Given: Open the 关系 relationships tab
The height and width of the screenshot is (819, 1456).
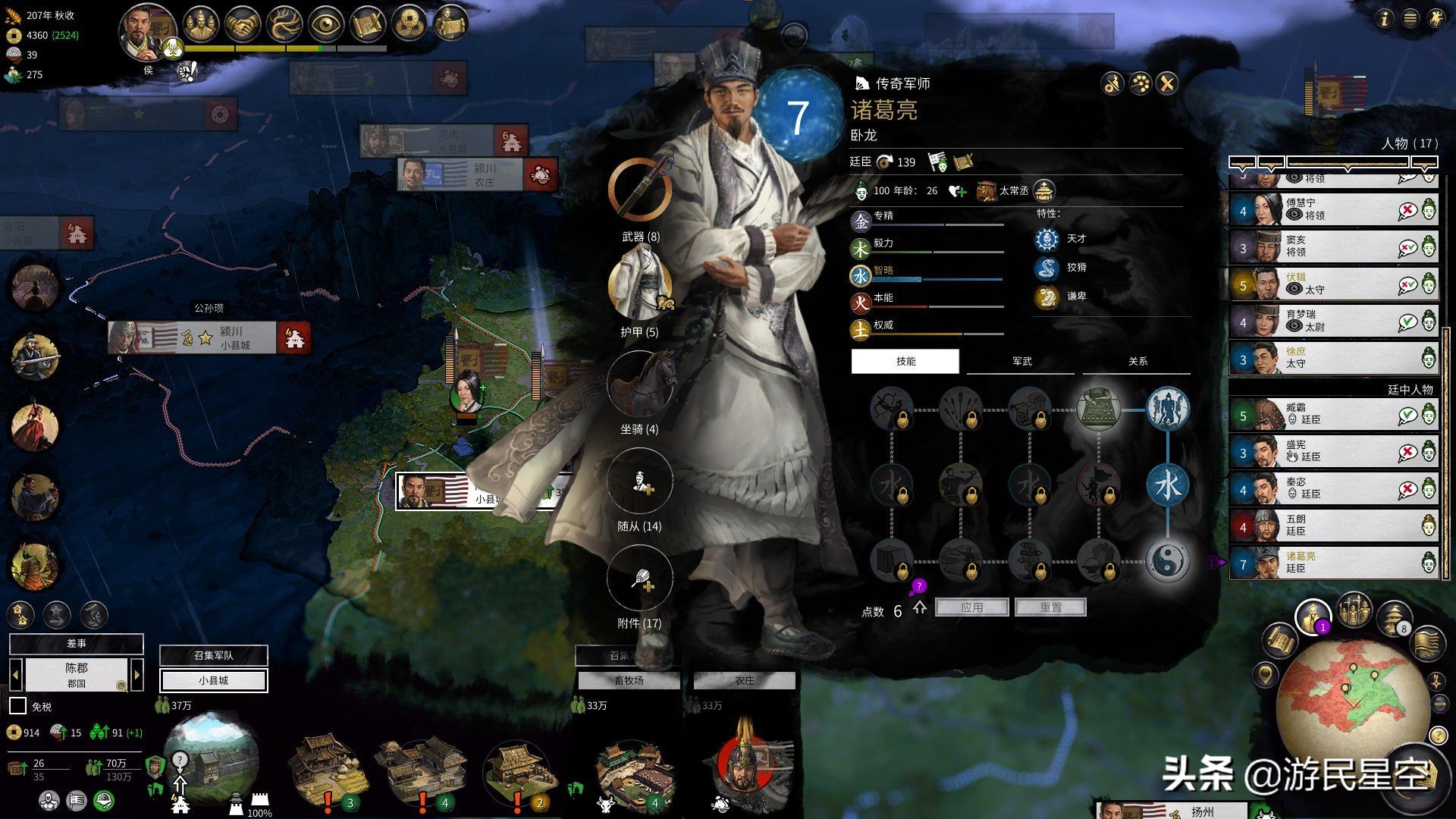Looking at the screenshot, I should [x=1137, y=362].
